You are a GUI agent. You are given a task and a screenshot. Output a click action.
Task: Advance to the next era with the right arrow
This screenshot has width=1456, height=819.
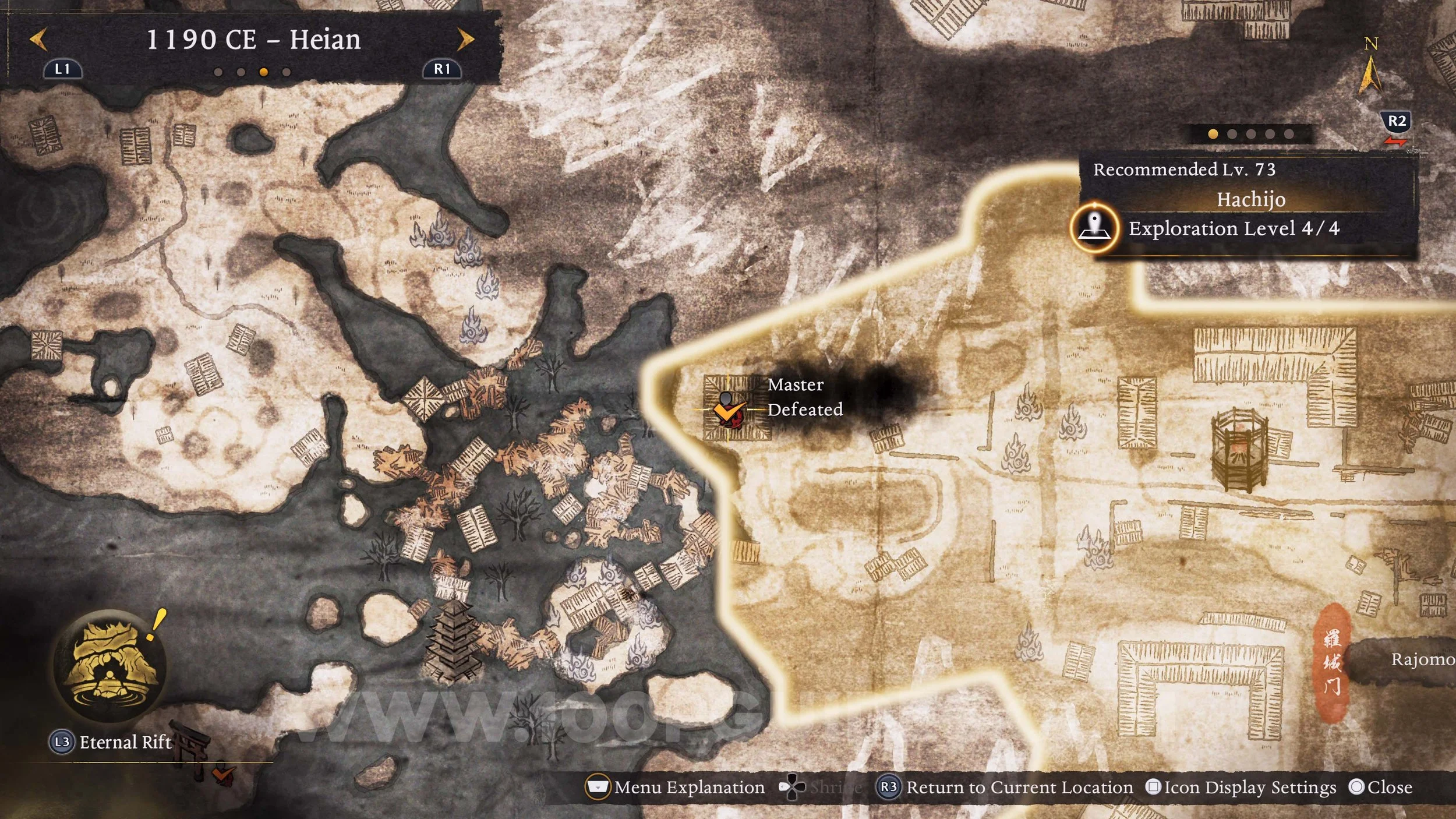click(465, 40)
